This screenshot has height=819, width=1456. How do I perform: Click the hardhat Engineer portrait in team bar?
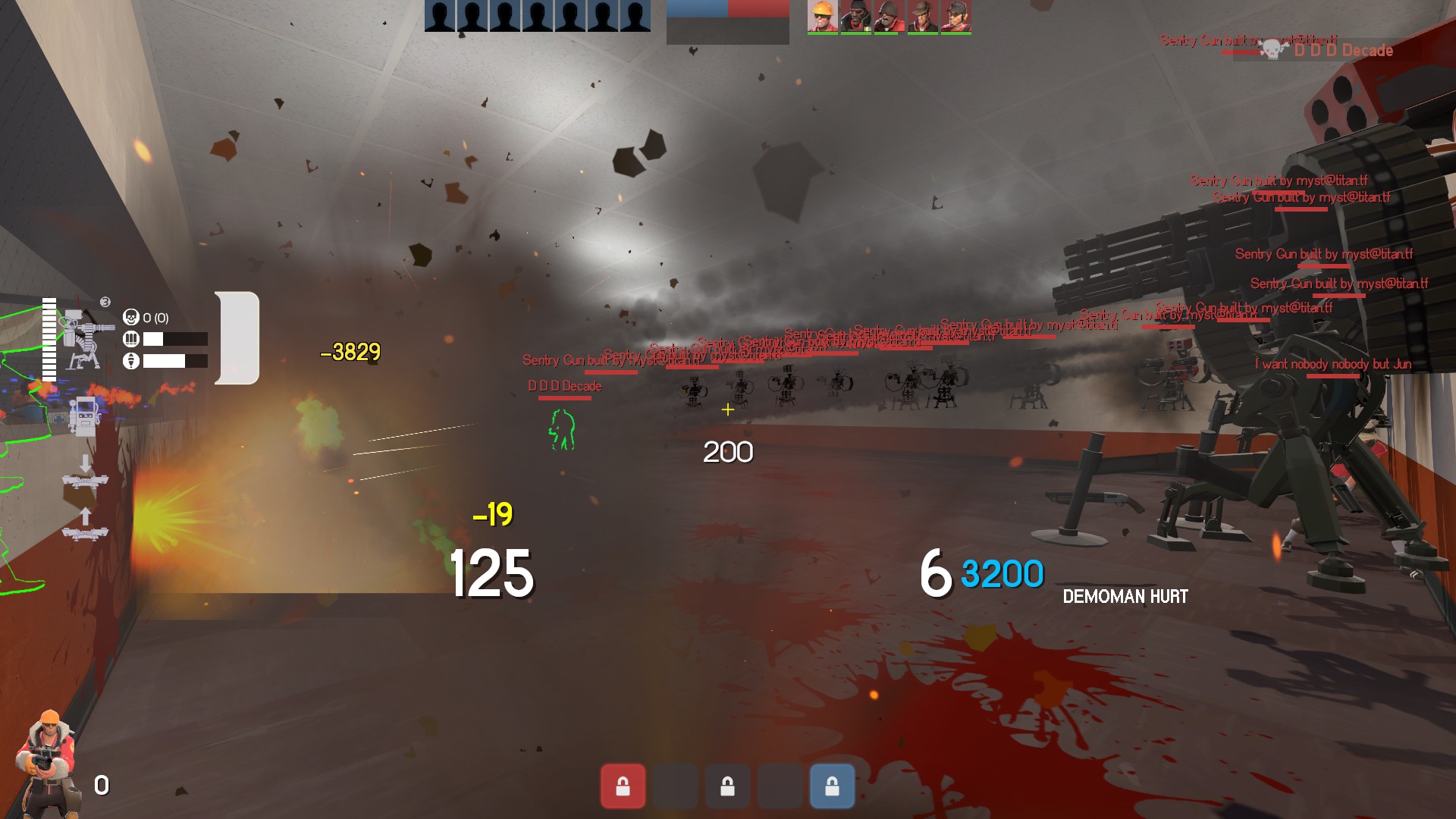(822, 17)
